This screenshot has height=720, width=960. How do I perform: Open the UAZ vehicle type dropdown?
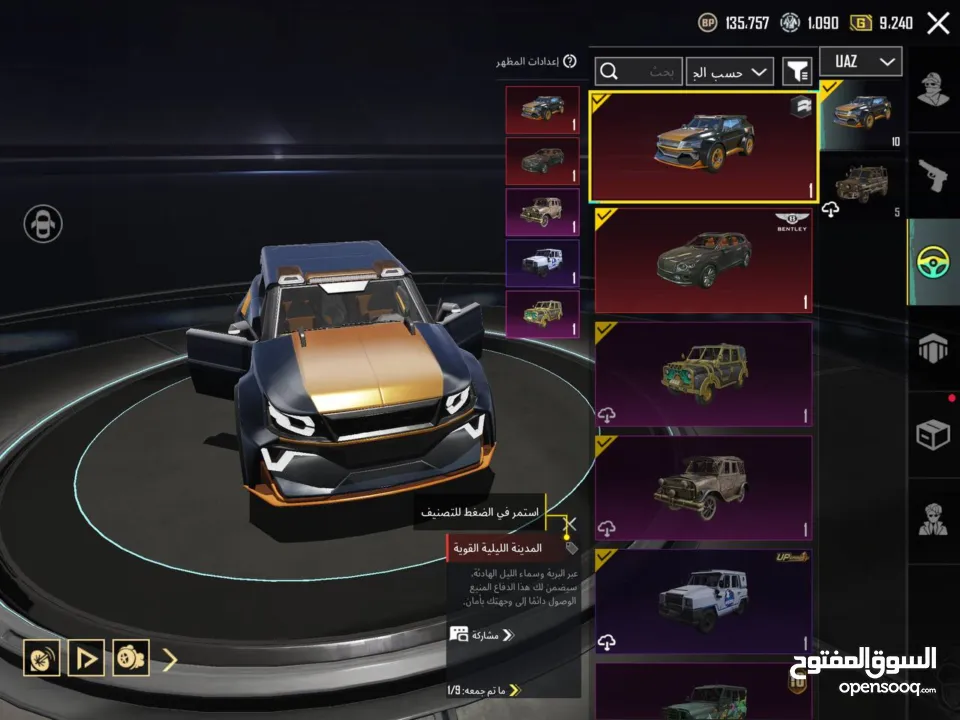pos(860,62)
